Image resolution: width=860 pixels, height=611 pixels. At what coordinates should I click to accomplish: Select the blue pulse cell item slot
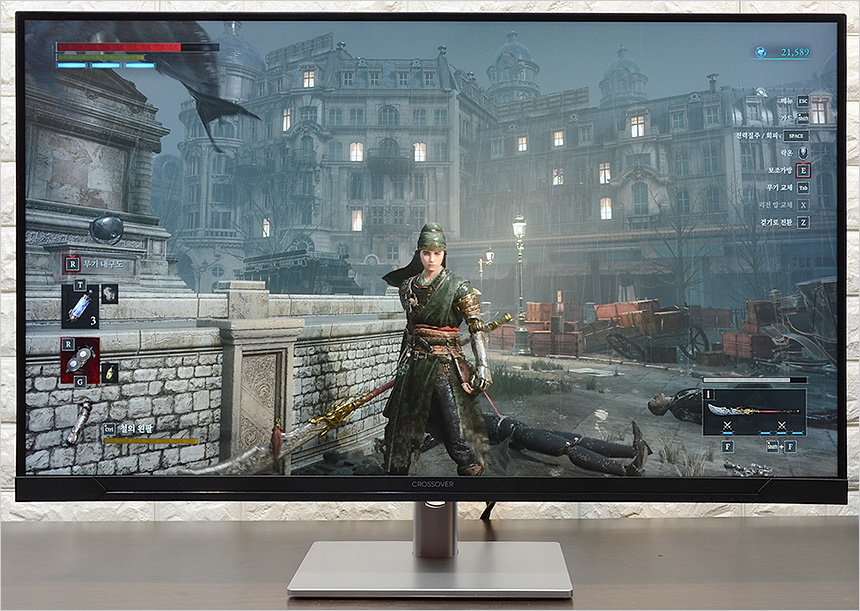[x=80, y=308]
